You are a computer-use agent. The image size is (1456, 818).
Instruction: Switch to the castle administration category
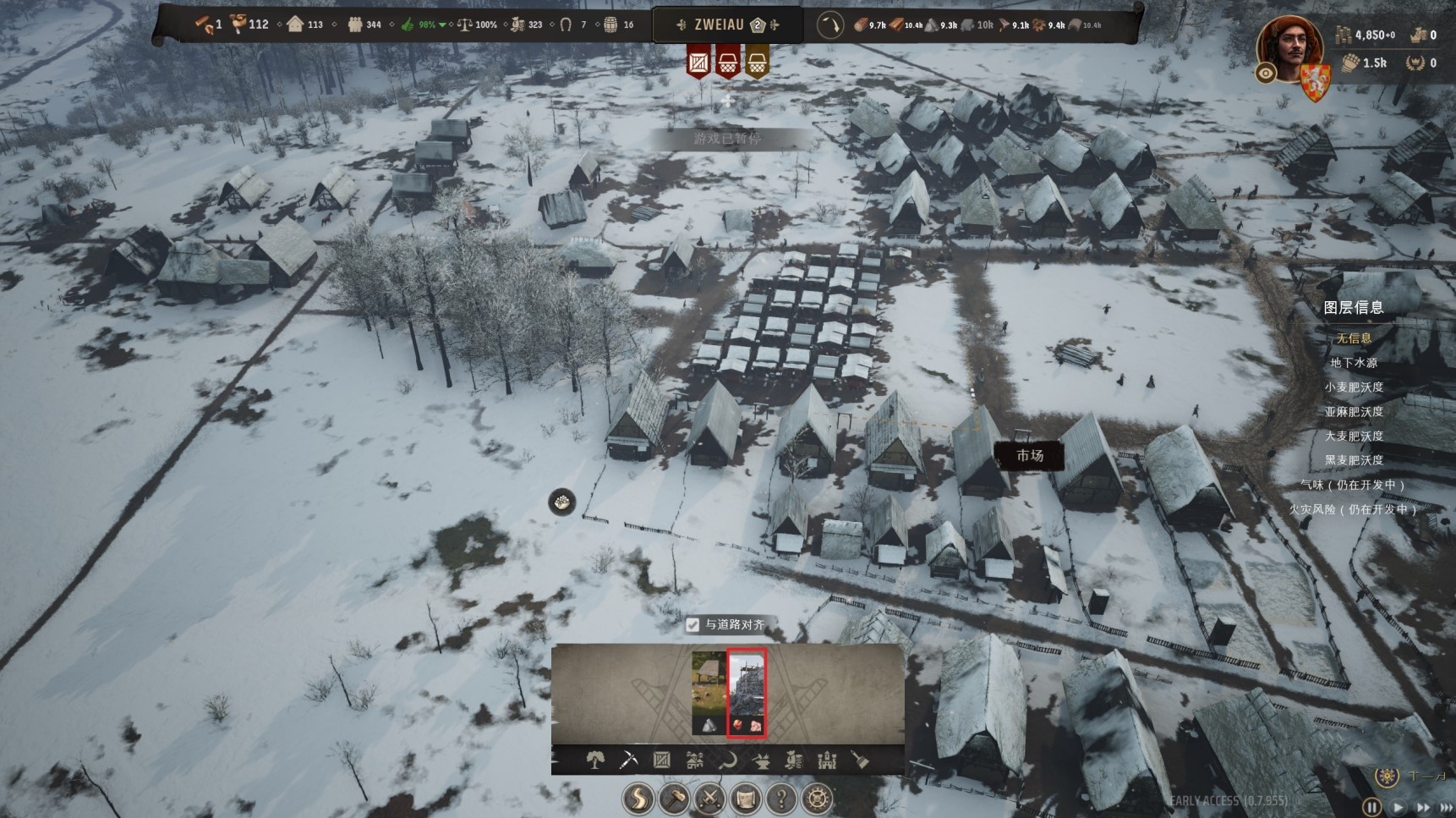pyautogui.click(x=827, y=760)
